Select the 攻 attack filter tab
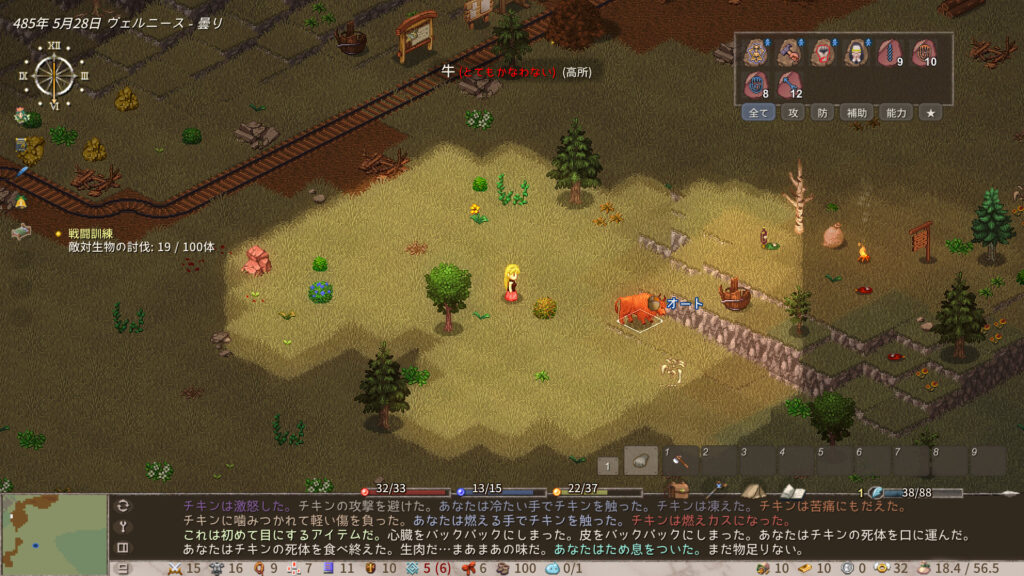The width and height of the screenshot is (1024, 576). [791, 113]
